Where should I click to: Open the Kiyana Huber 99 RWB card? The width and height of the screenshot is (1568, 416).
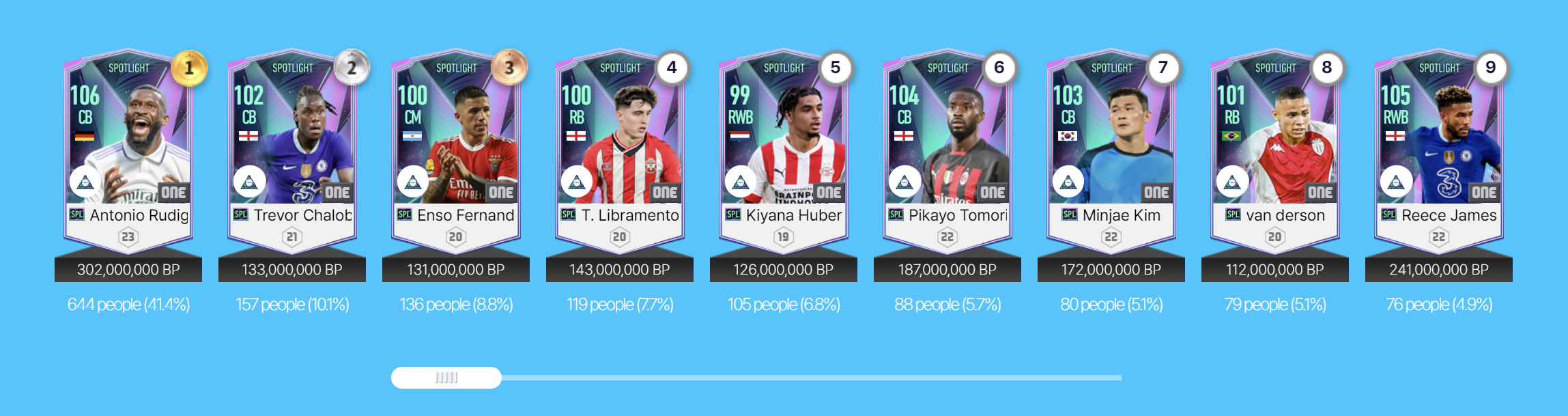tap(784, 152)
